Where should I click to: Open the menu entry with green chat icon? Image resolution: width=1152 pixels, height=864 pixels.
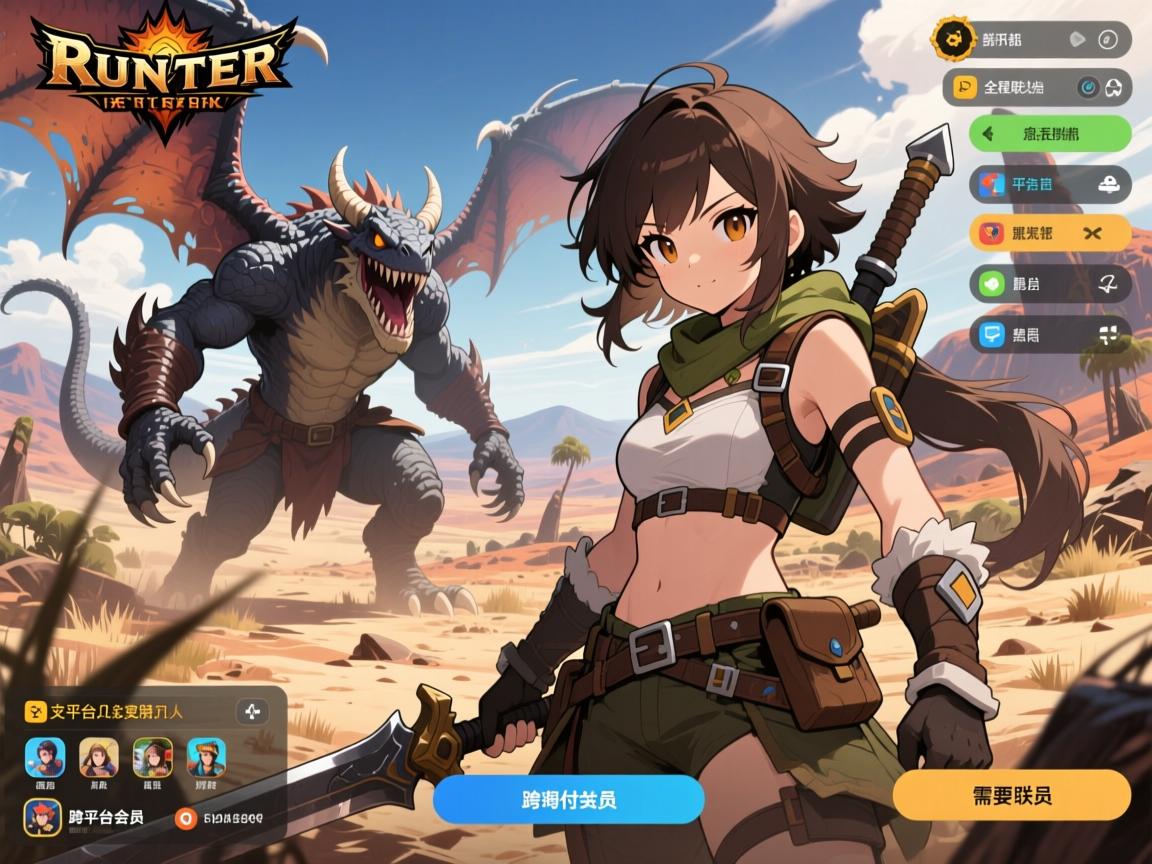click(x=1050, y=284)
